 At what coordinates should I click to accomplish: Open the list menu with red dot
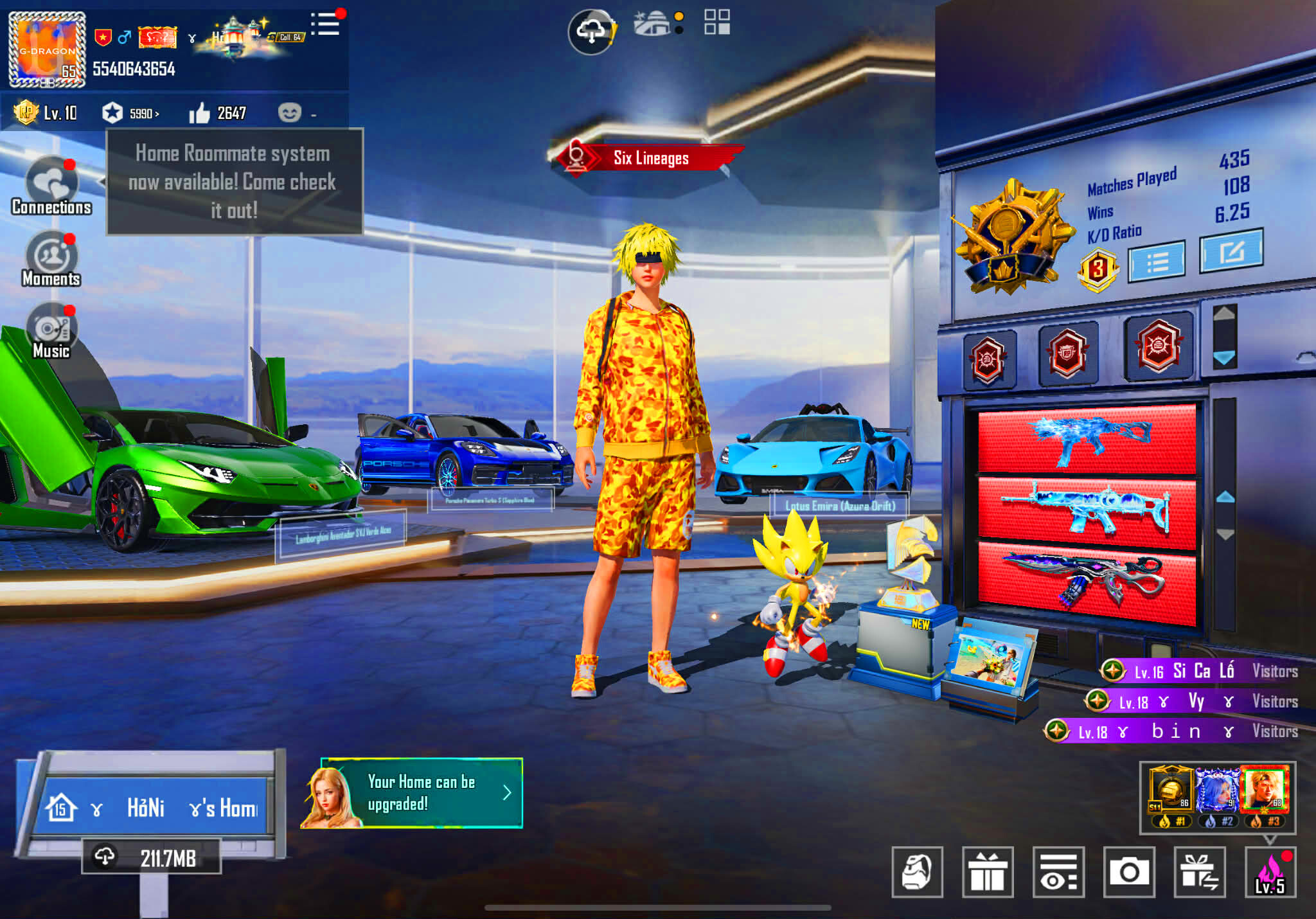coord(325,24)
